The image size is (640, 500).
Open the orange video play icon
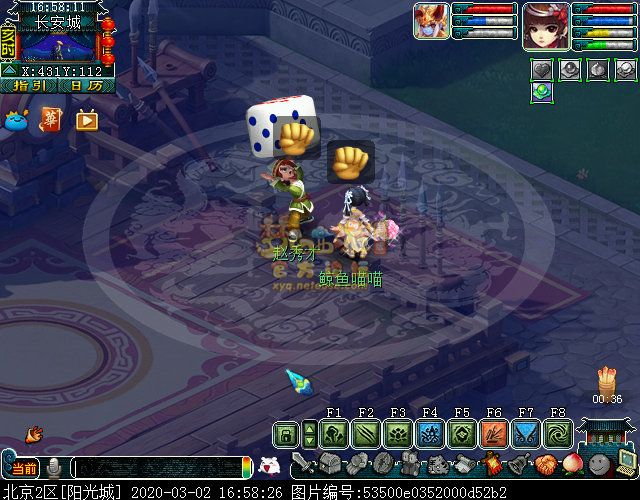point(86,120)
